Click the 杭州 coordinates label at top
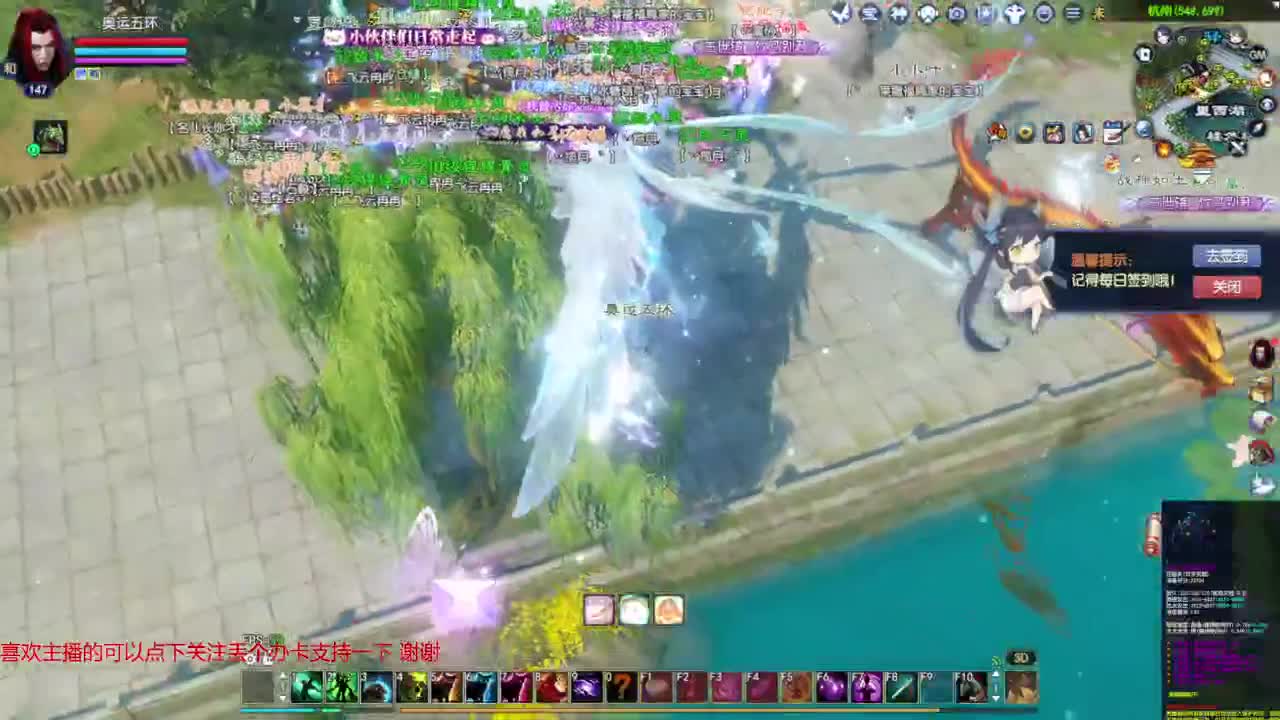 (x=1185, y=12)
